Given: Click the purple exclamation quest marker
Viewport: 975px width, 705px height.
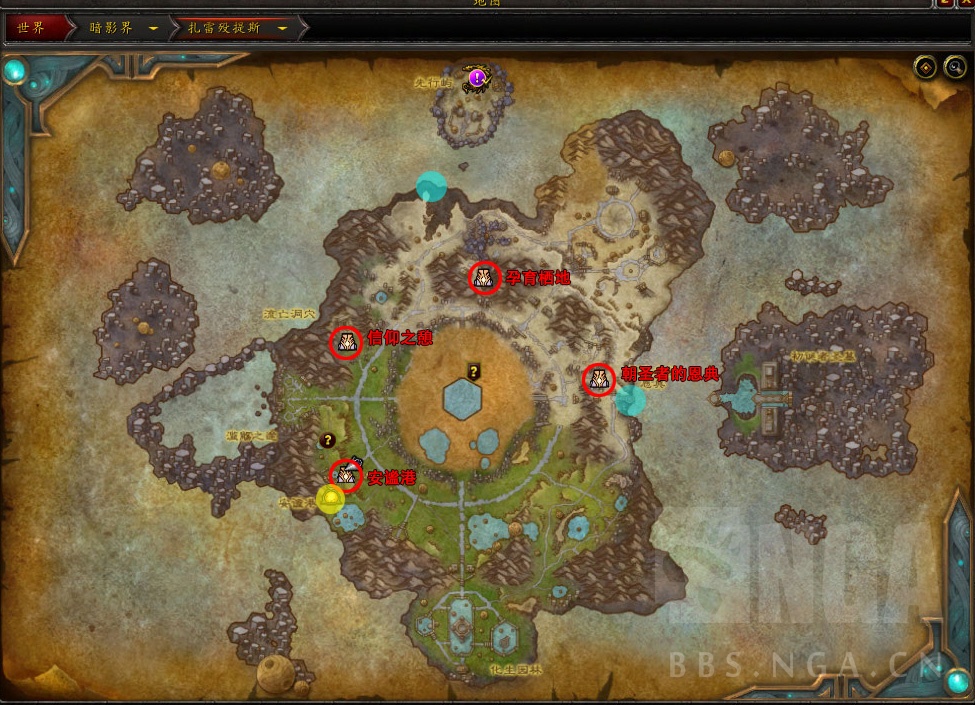Looking at the screenshot, I should click(477, 77).
